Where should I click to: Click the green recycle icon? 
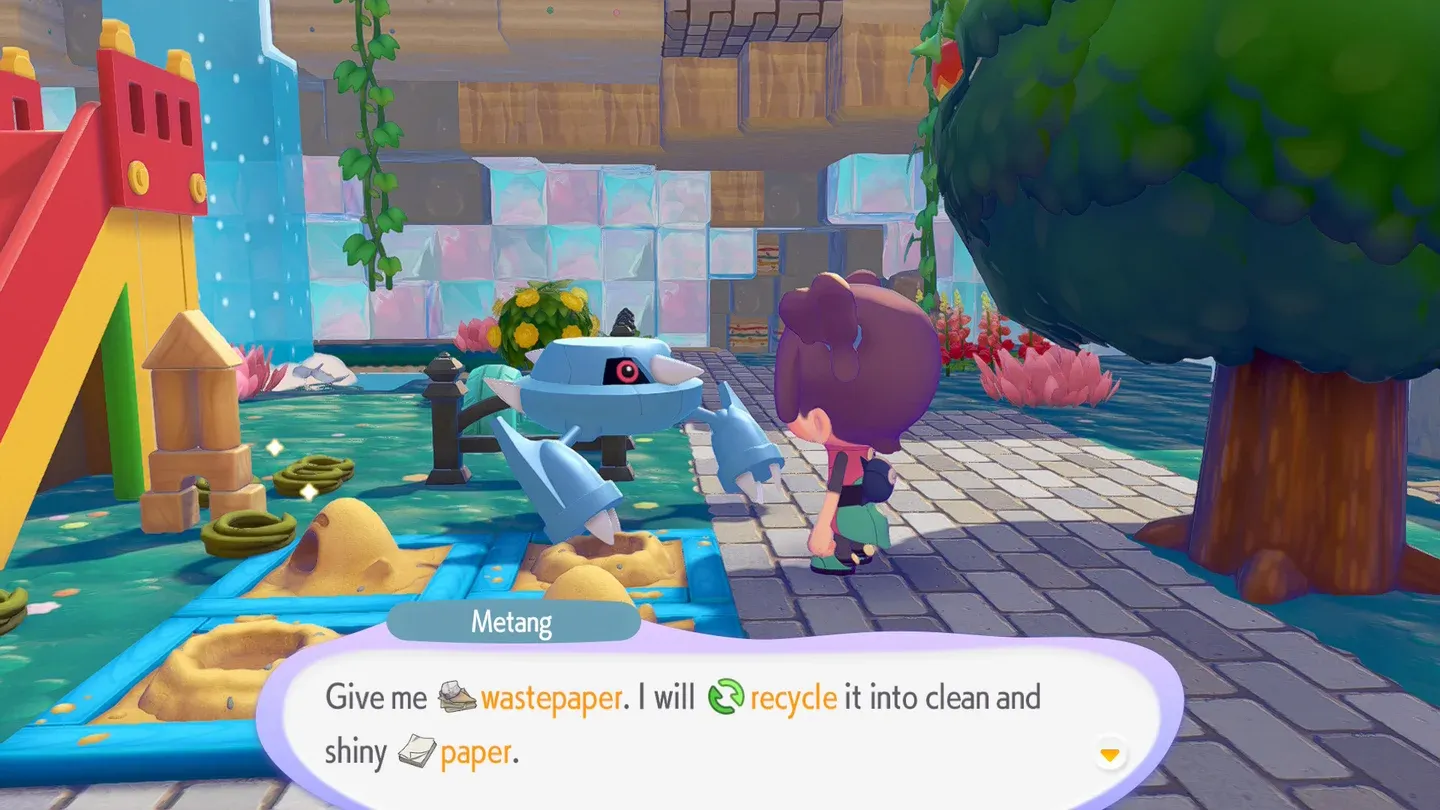[x=727, y=695]
